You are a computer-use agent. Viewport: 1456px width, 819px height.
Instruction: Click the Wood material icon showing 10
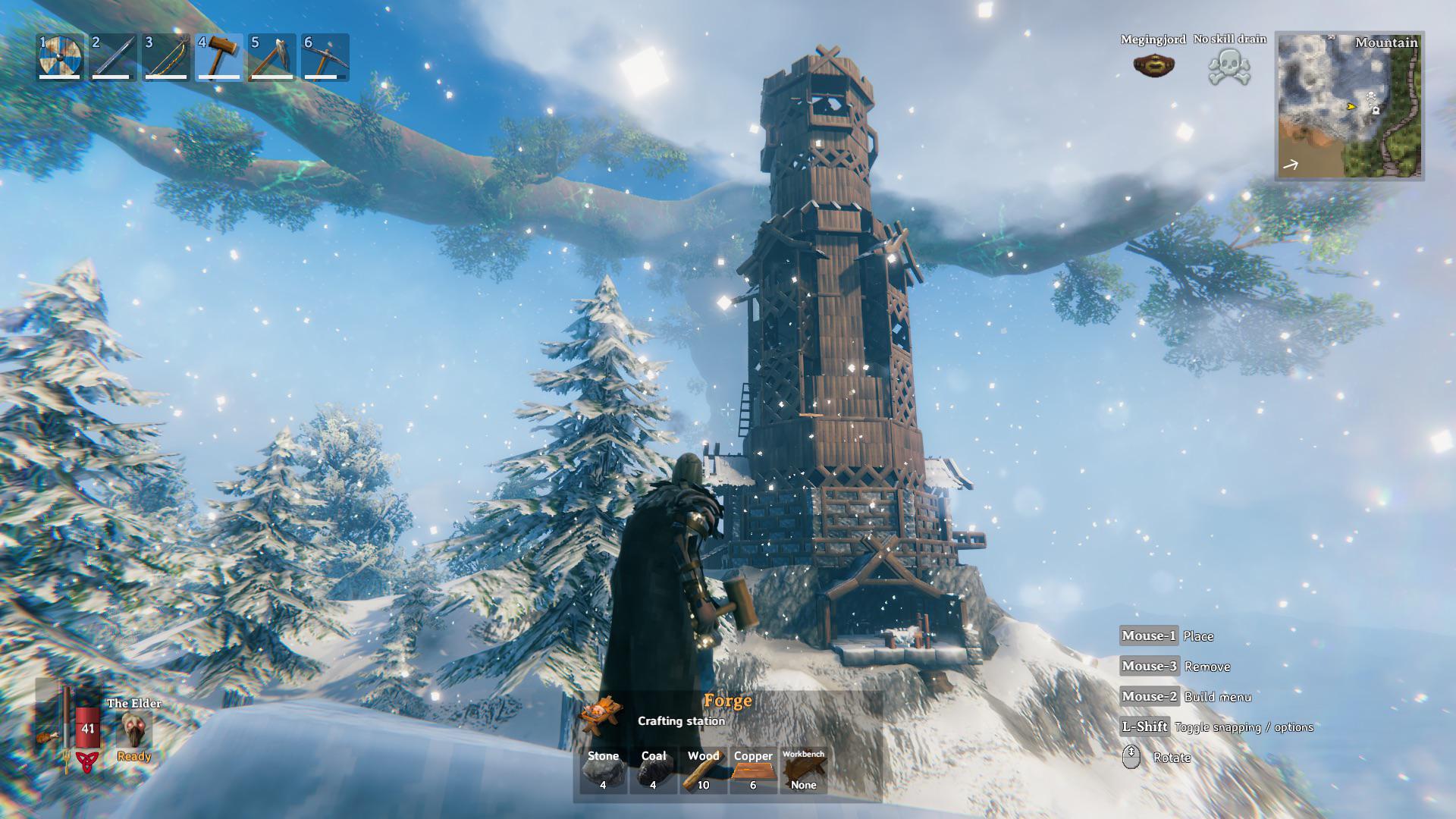[702, 768]
